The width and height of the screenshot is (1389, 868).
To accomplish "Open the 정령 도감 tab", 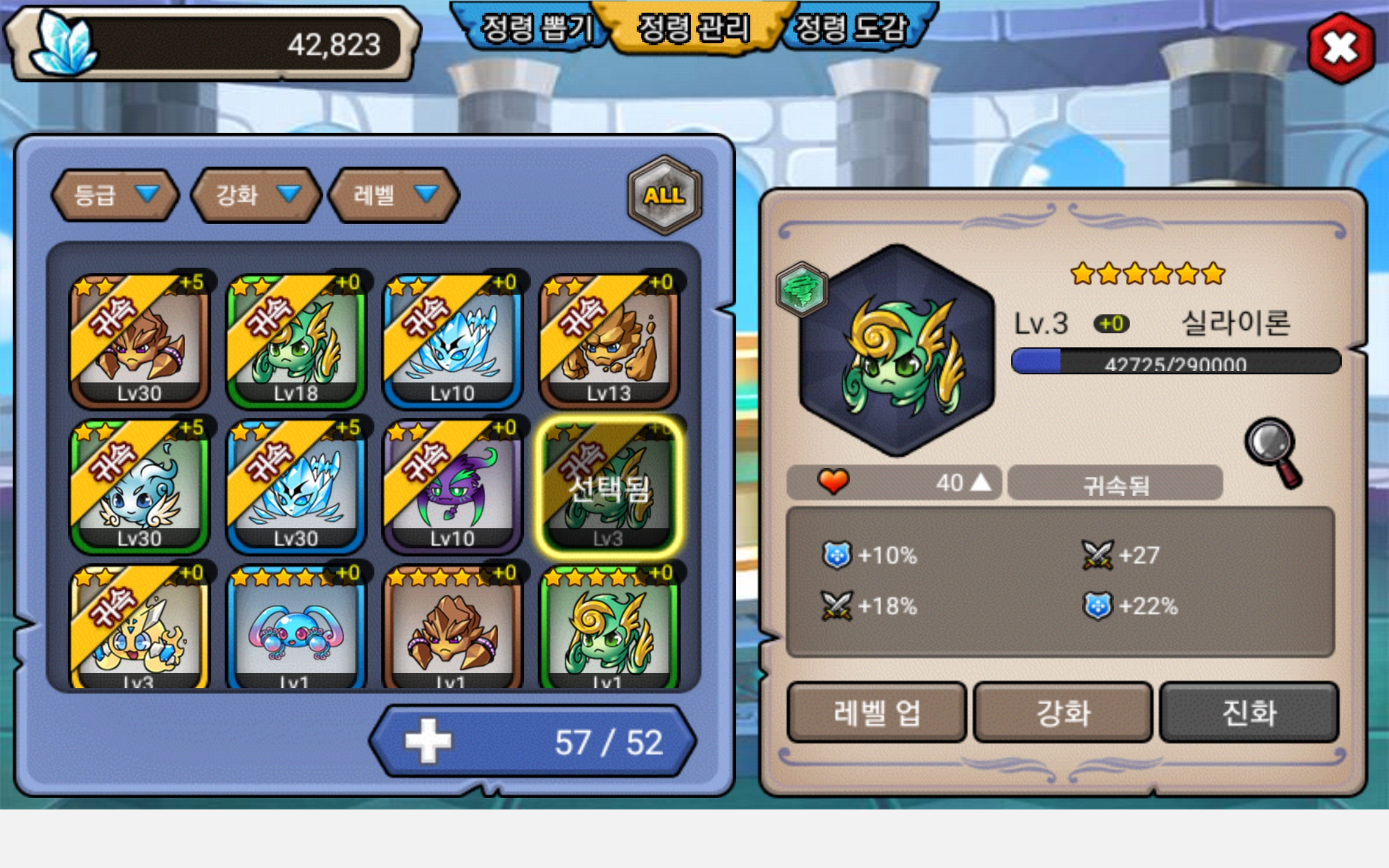I will pyautogui.click(x=853, y=29).
